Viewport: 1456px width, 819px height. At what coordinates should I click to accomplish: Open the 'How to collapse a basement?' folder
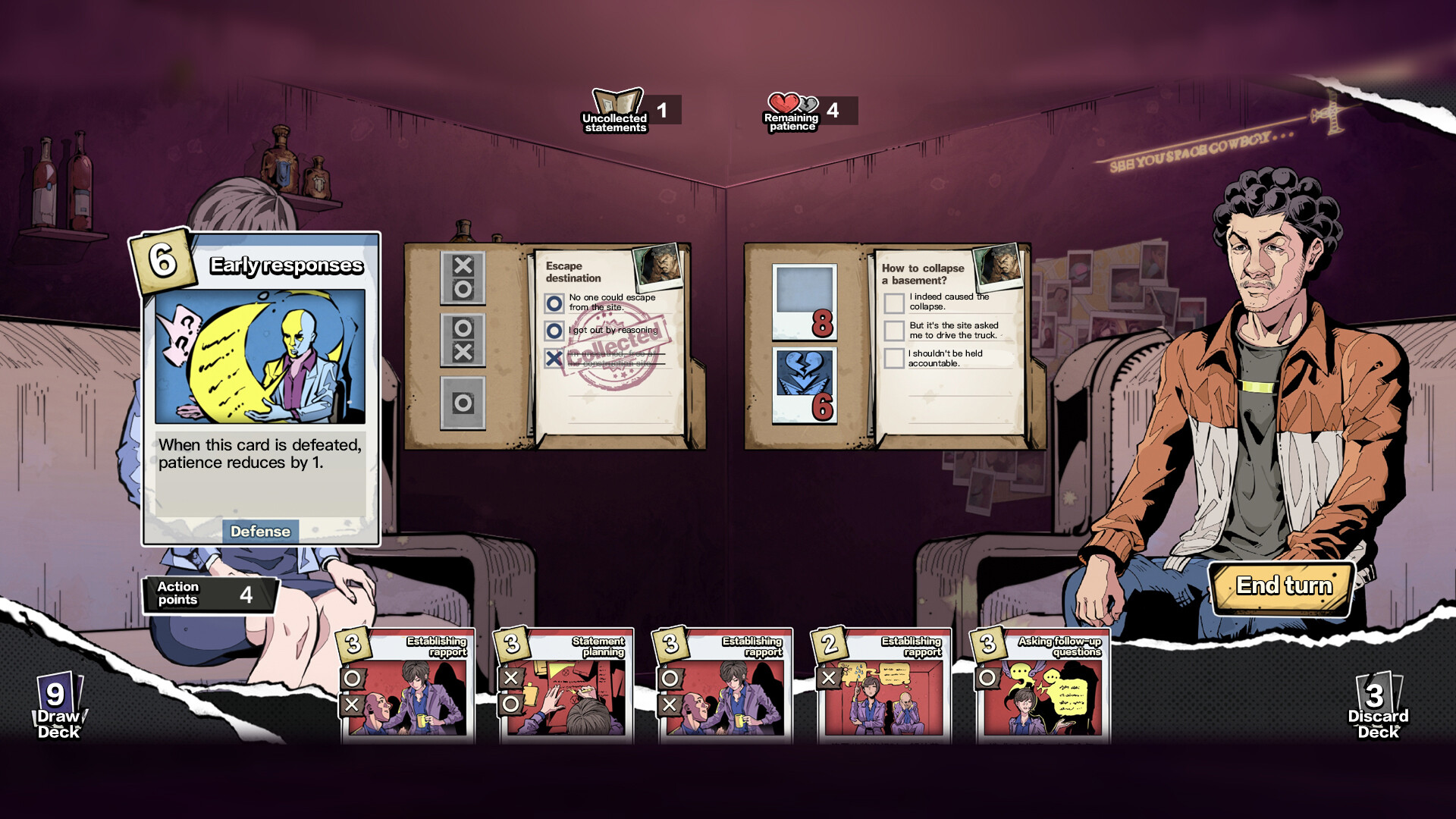921,273
